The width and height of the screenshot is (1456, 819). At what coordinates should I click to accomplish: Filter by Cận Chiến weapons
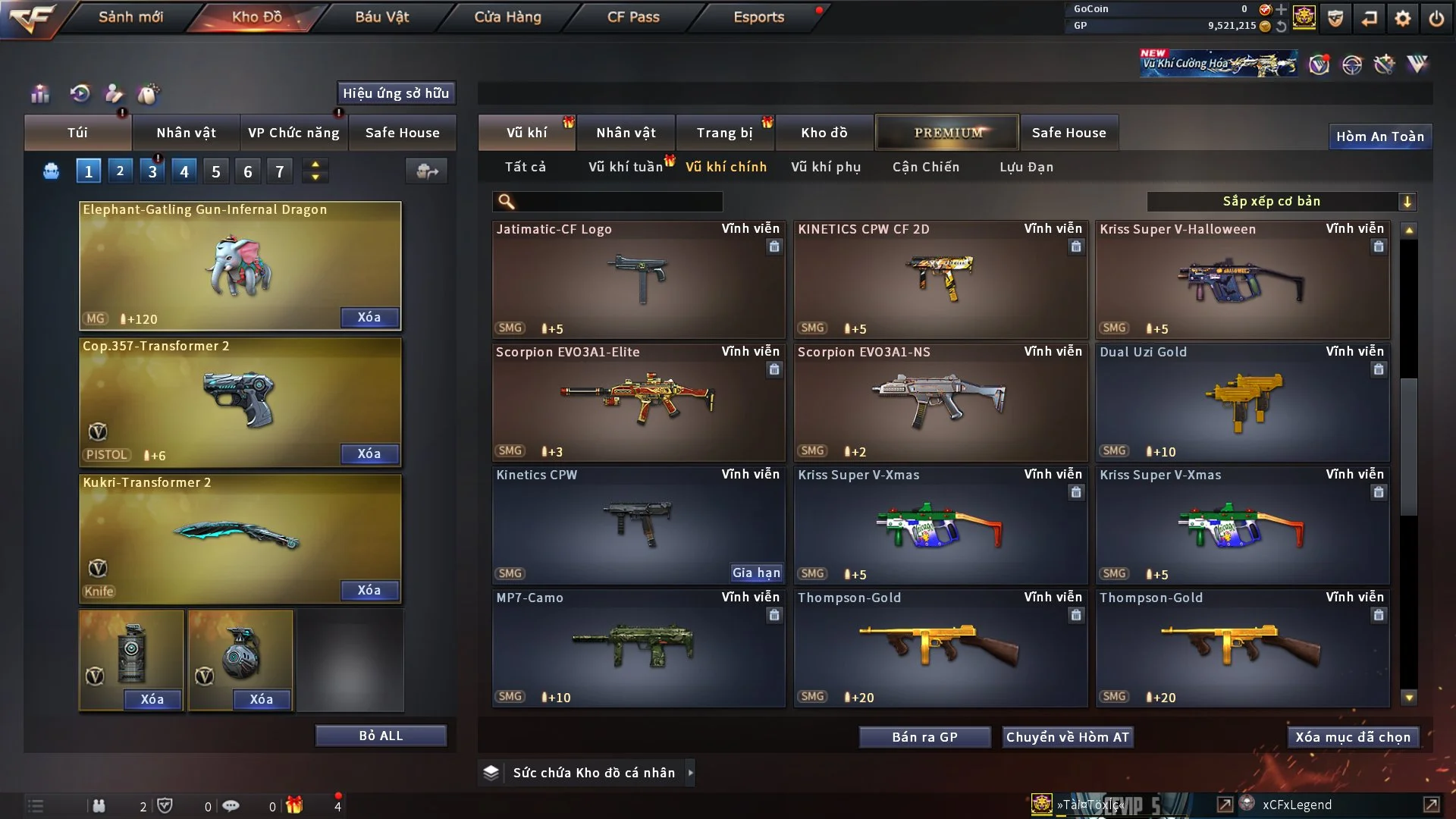click(926, 167)
